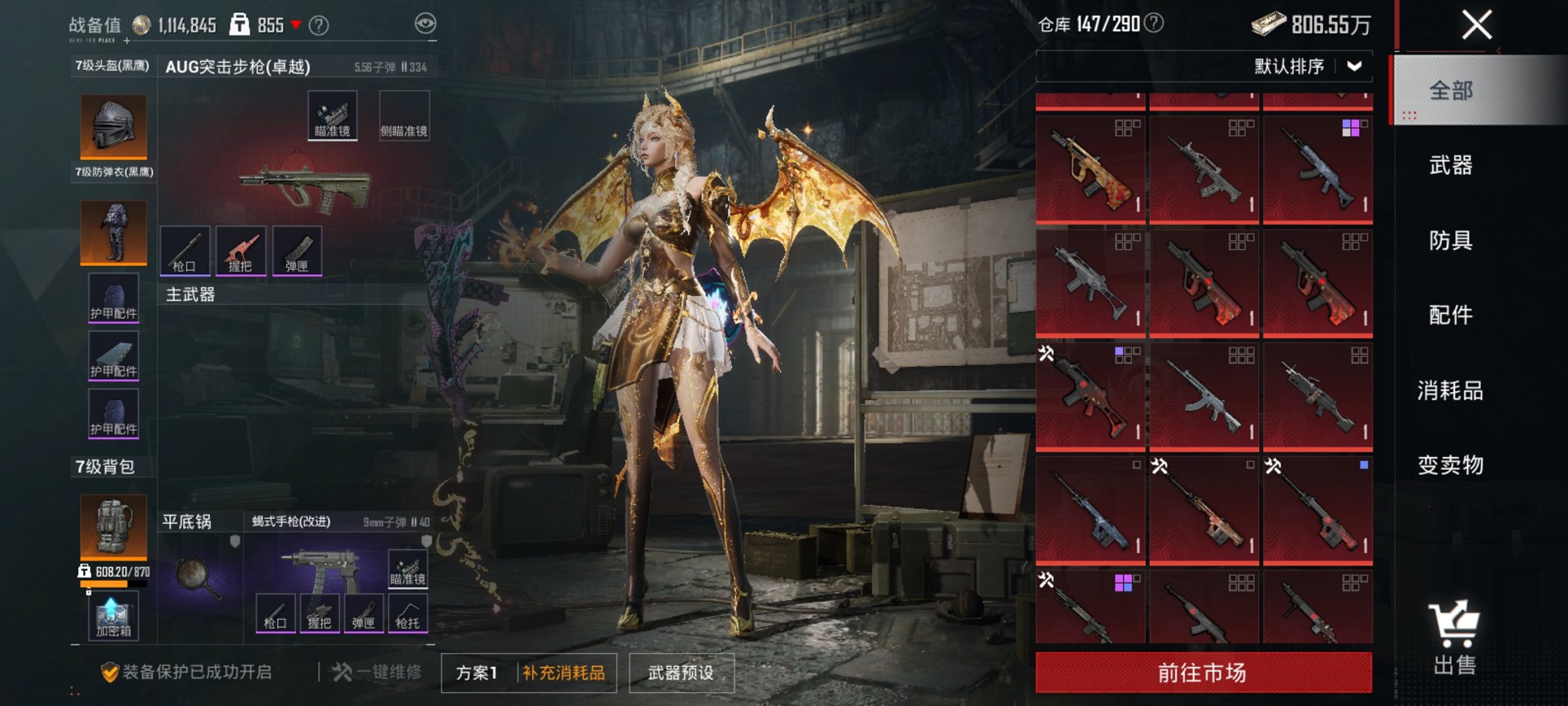Image resolution: width=1568 pixels, height=706 pixels.
Task: Open the 出售 sell cart
Action: point(1453,638)
